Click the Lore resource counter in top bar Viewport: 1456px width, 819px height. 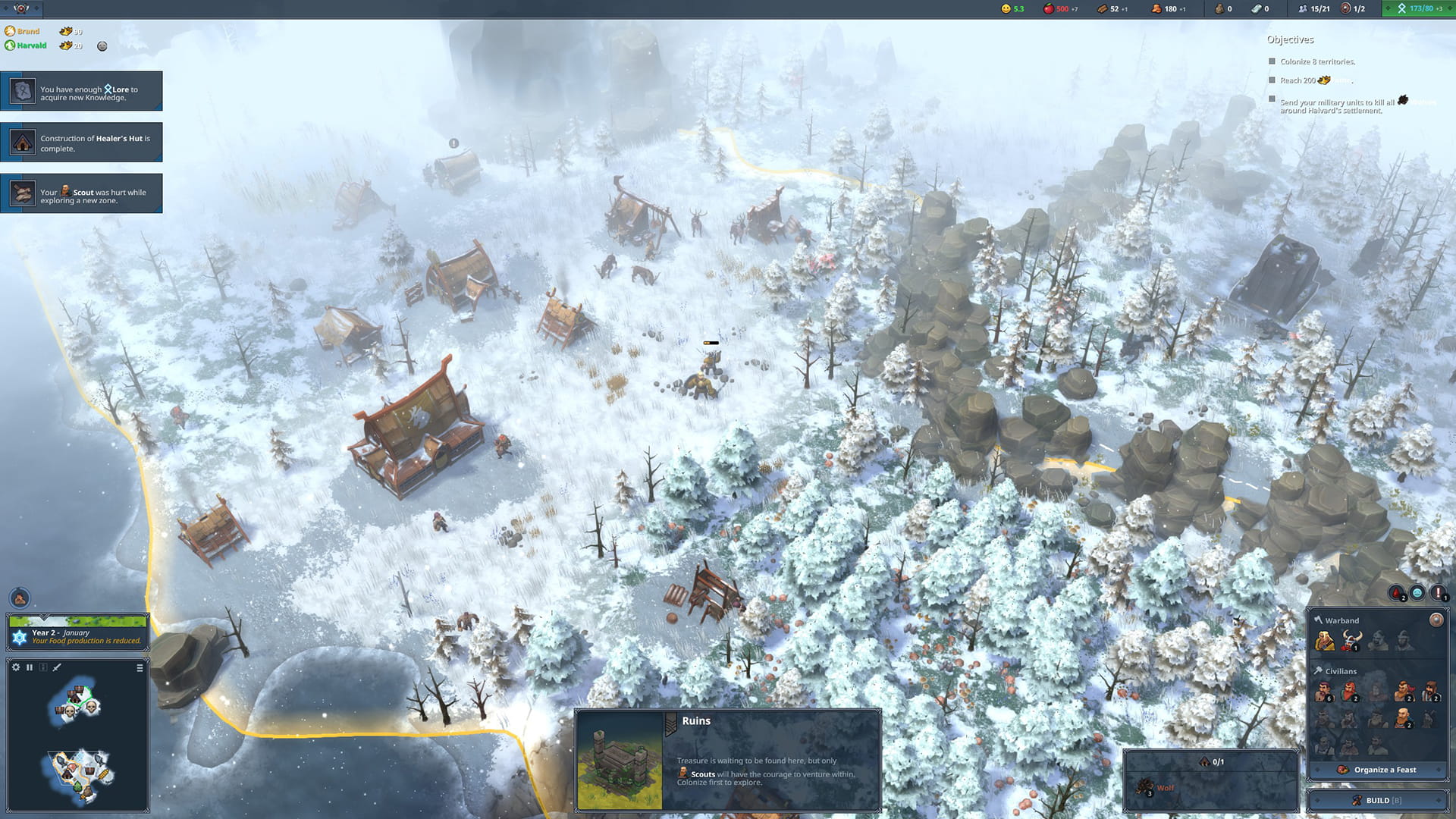1414,8
